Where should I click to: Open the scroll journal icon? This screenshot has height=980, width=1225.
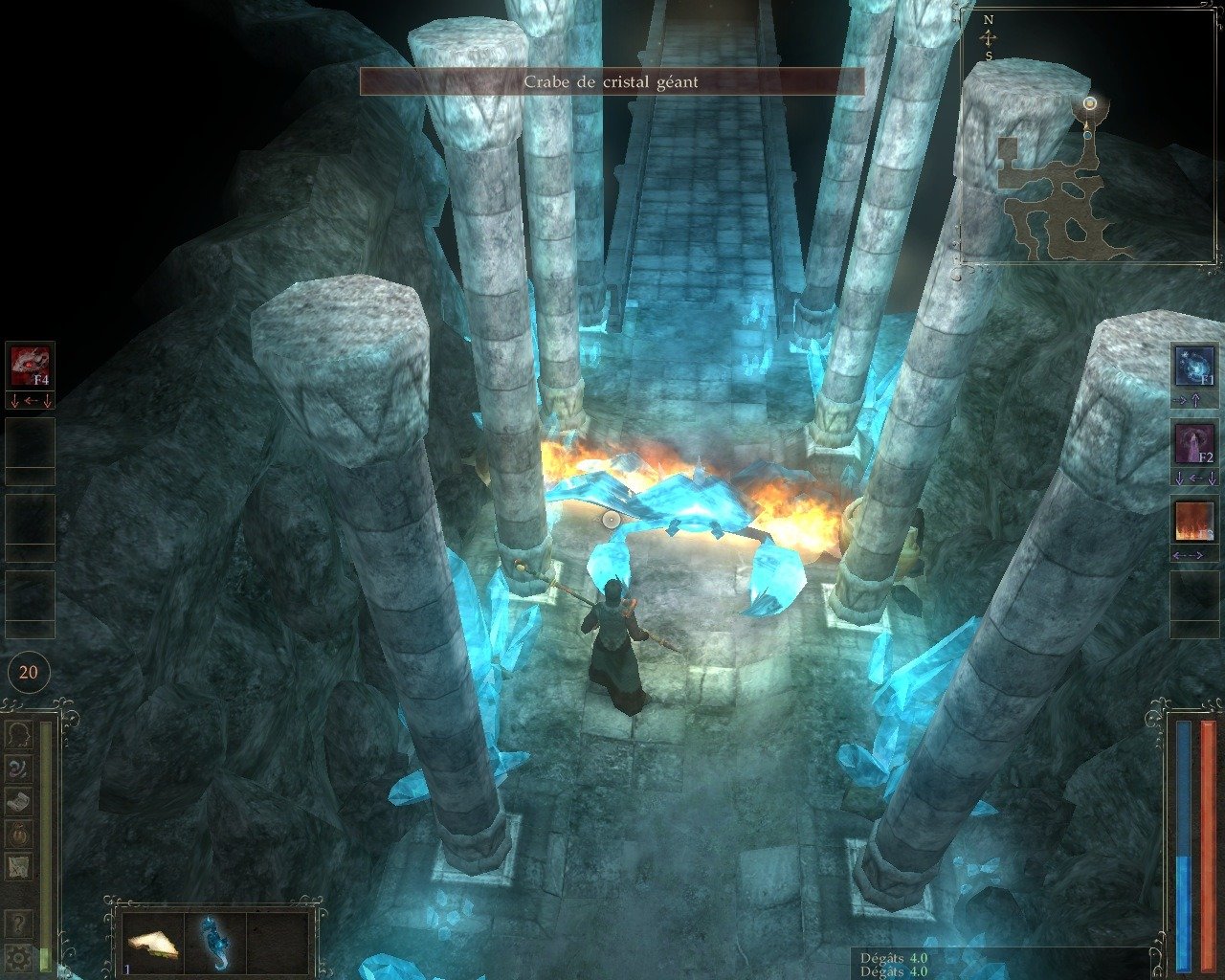19,801
